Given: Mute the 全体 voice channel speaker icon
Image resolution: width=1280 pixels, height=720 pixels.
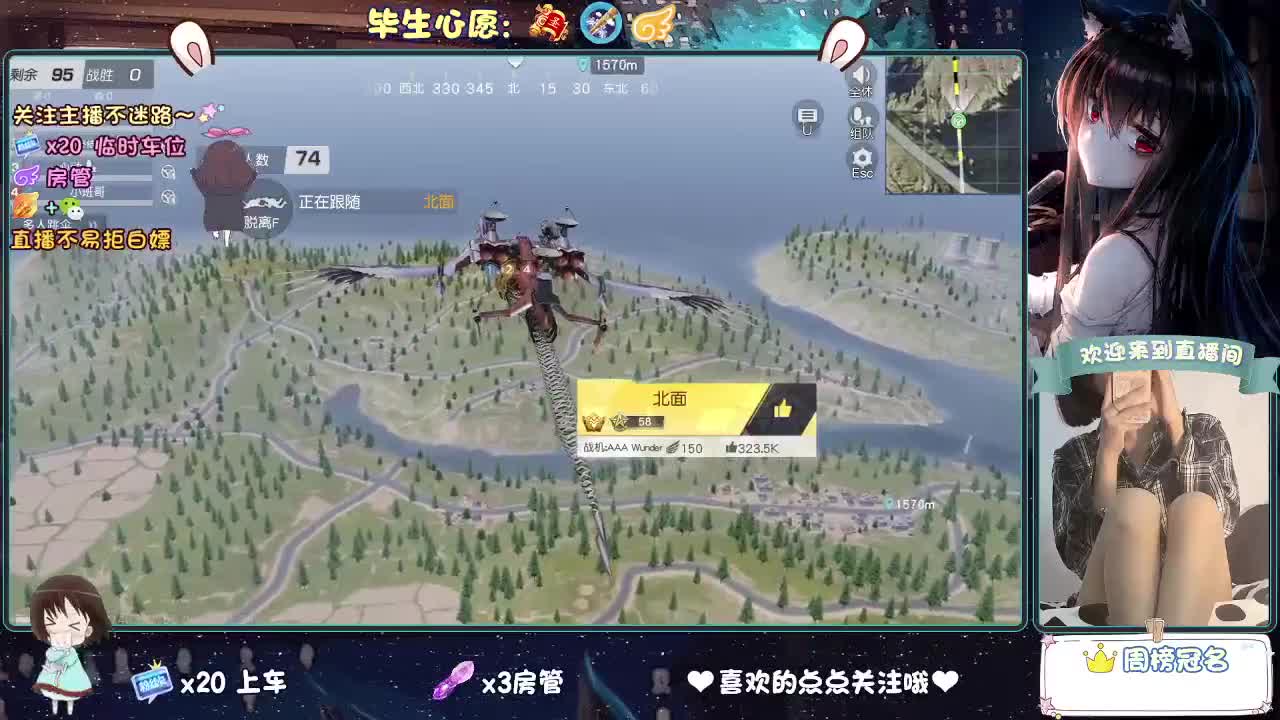Looking at the screenshot, I should click(861, 75).
